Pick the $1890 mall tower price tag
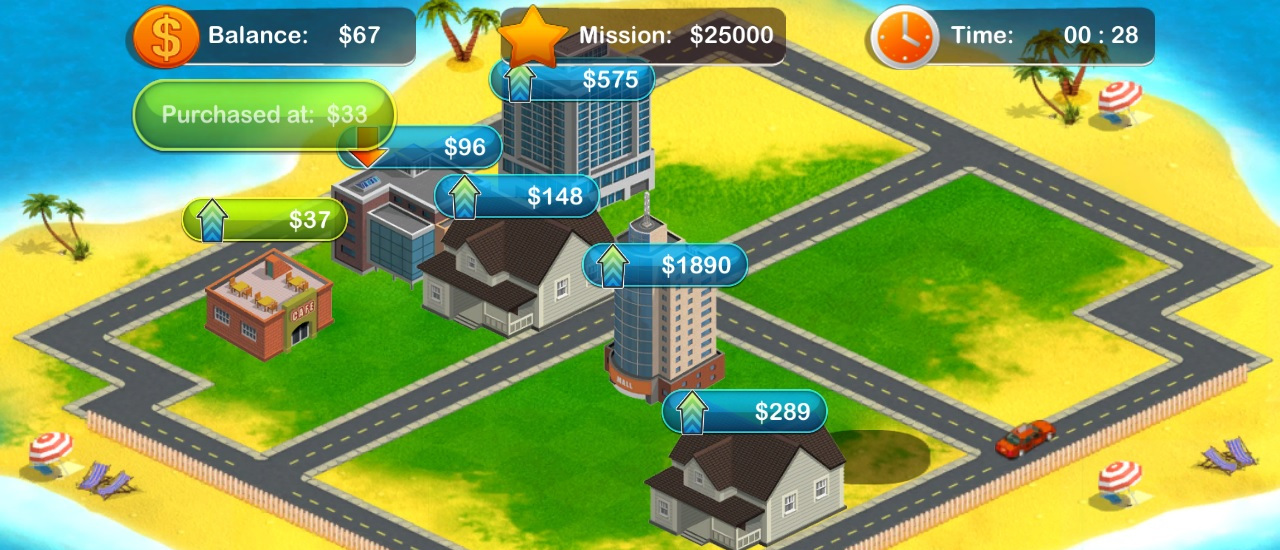The height and width of the screenshot is (550, 1280). click(x=665, y=266)
